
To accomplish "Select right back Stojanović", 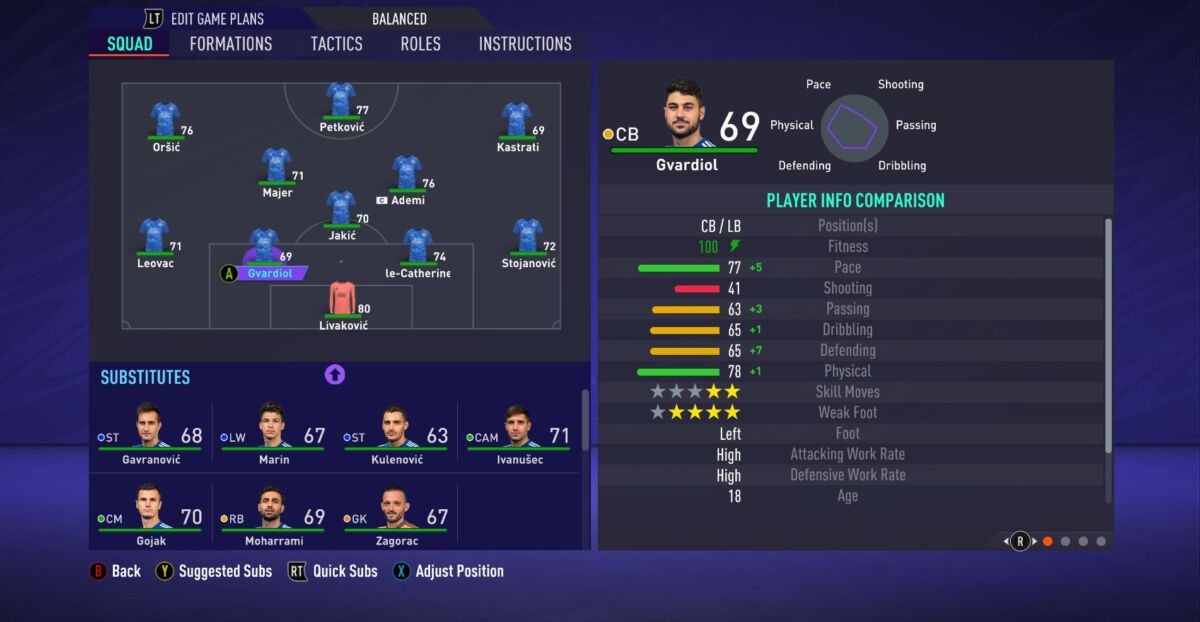I will pyautogui.click(x=527, y=238).
